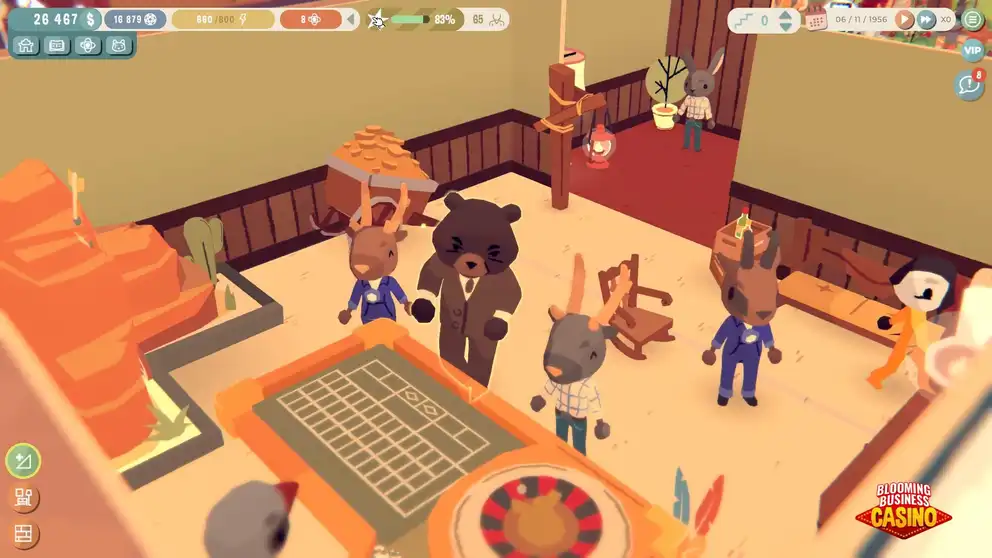The image size is (992, 558).
Task: Open the house icon panel
Action: click(27, 45)
